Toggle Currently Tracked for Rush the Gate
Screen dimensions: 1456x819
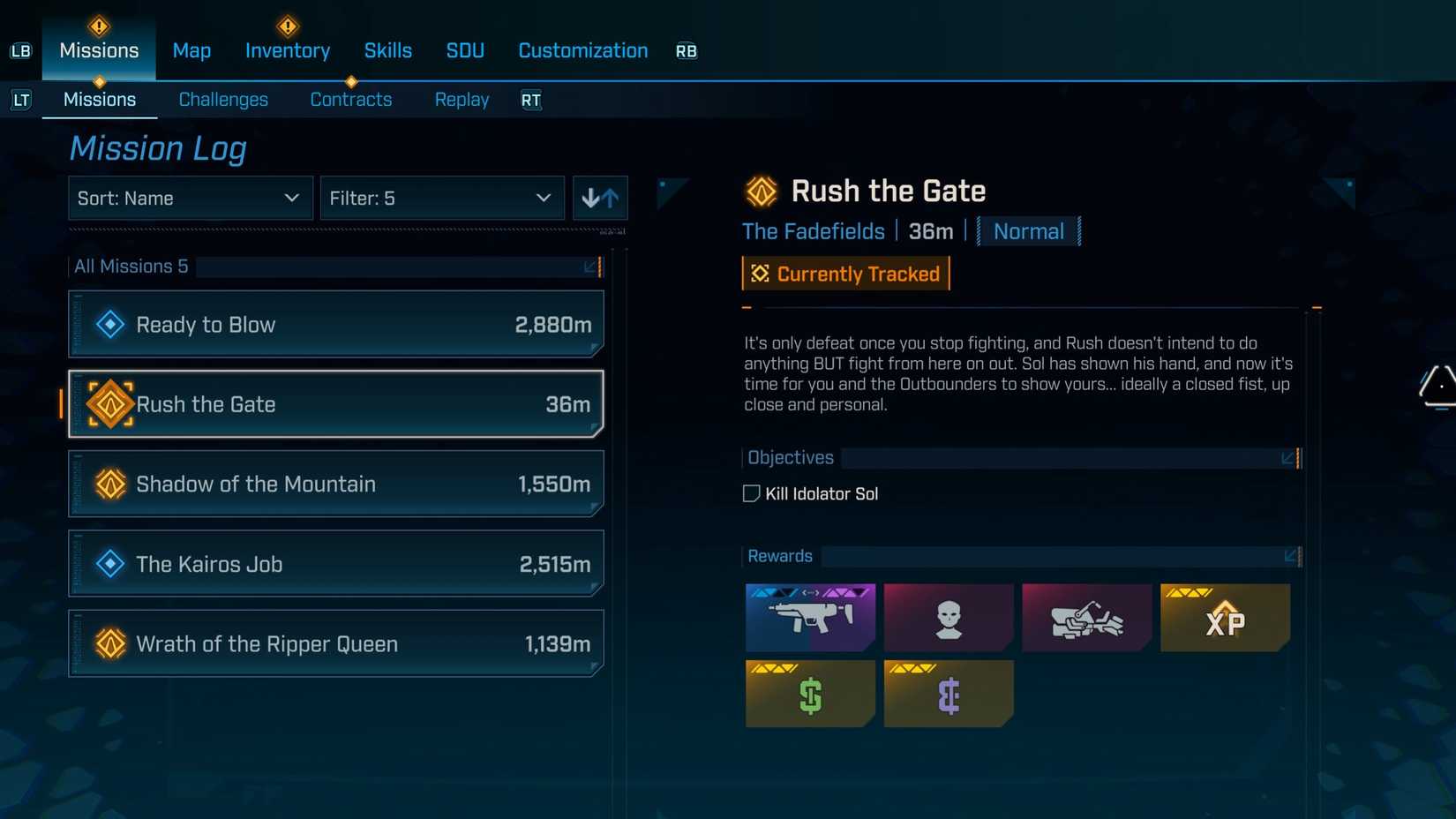(x=844, y=274)
